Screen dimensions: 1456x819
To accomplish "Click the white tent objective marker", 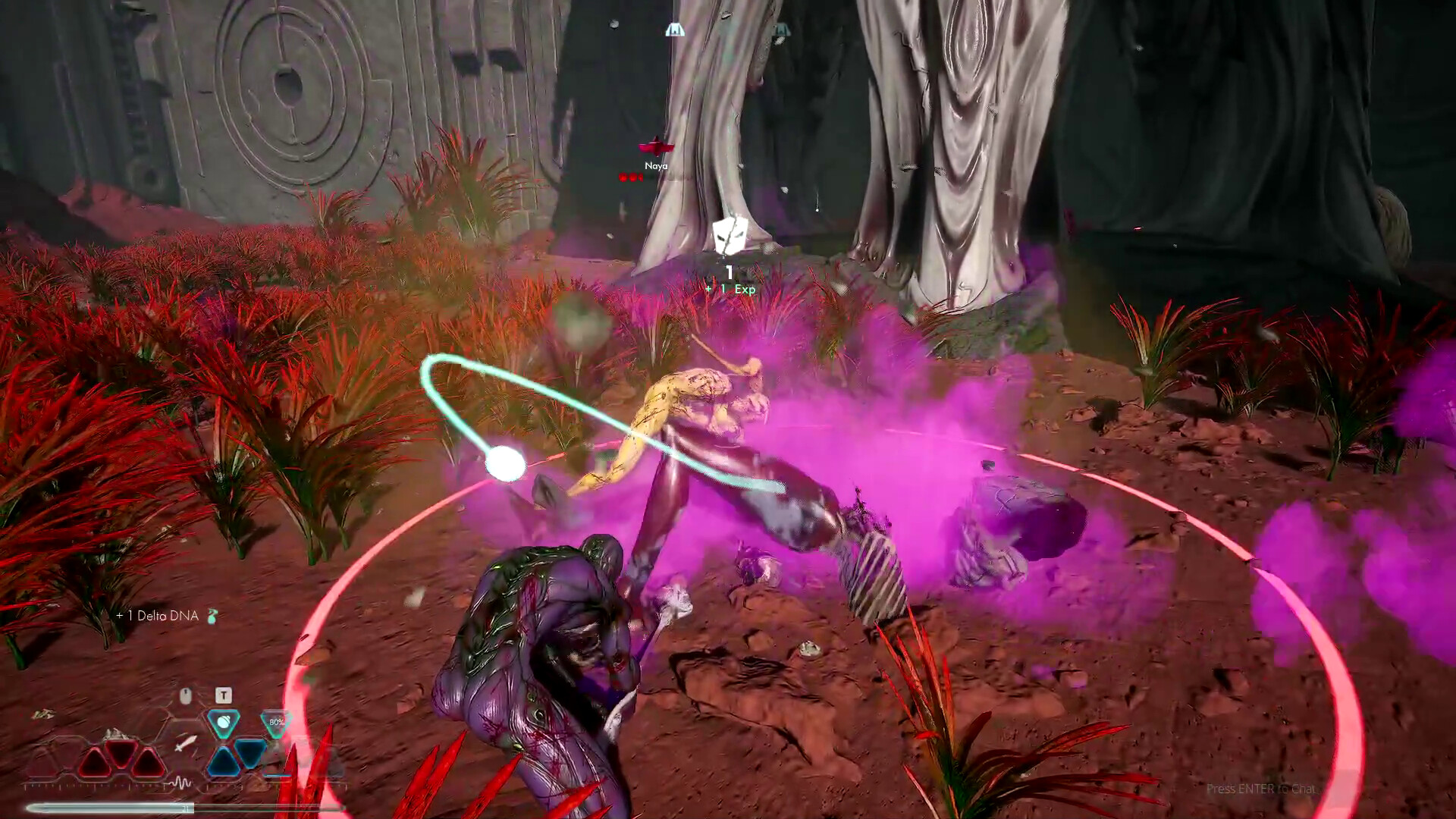I will tap(674, 30).
